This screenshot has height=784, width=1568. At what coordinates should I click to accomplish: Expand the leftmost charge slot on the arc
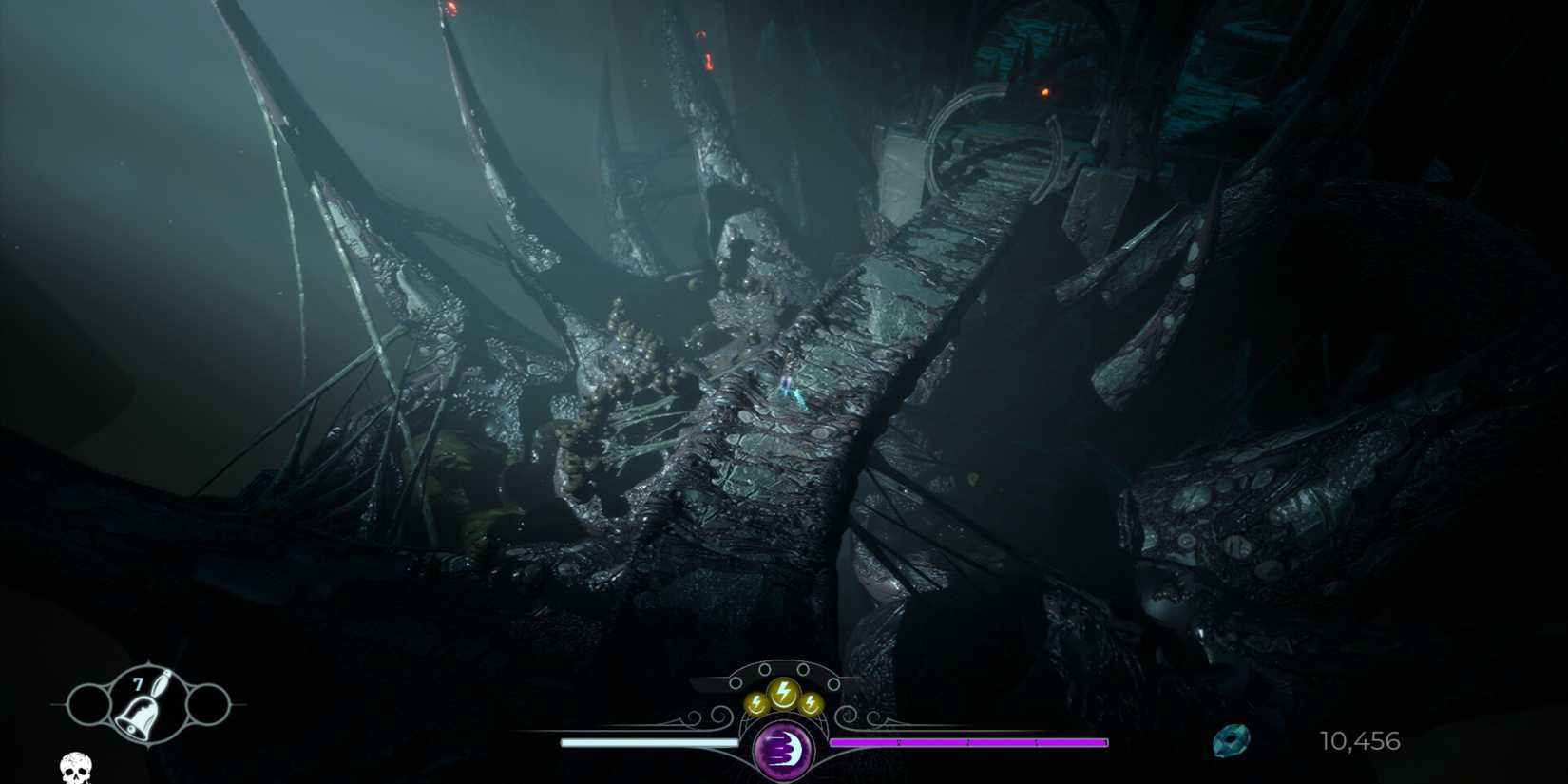coord(736,681)
